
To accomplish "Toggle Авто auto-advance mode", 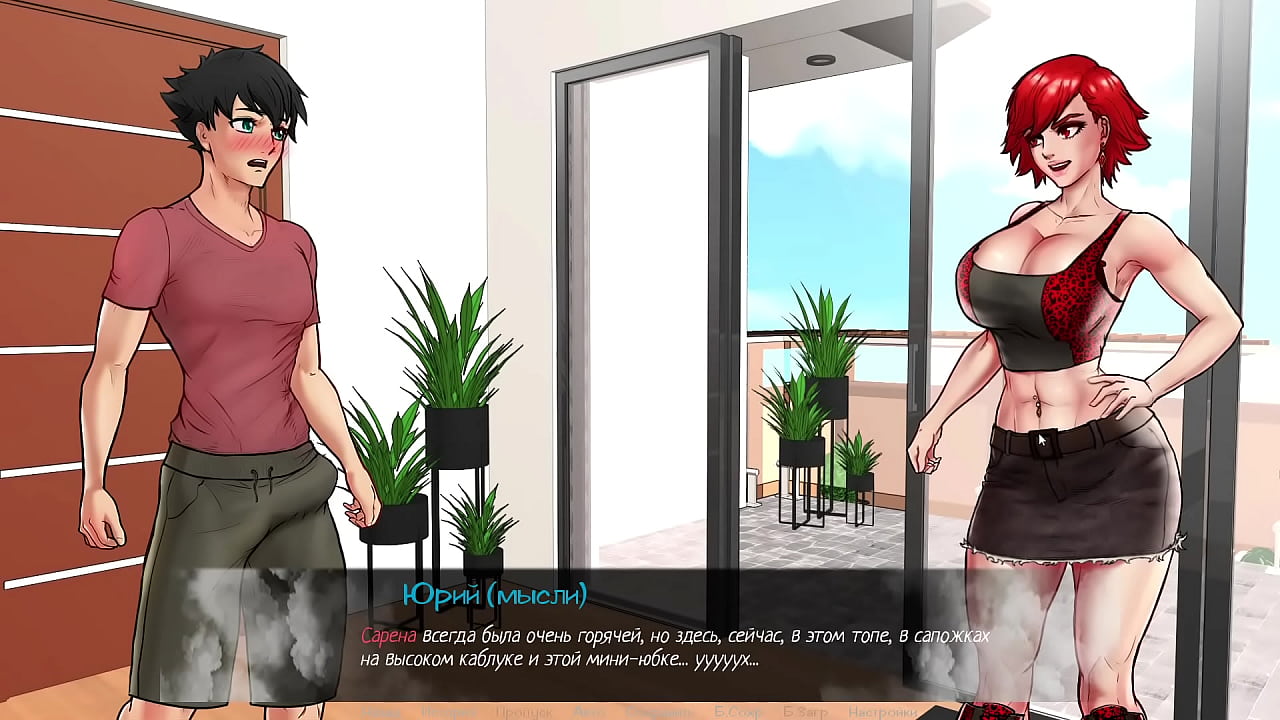I will (x=589, y=712).
